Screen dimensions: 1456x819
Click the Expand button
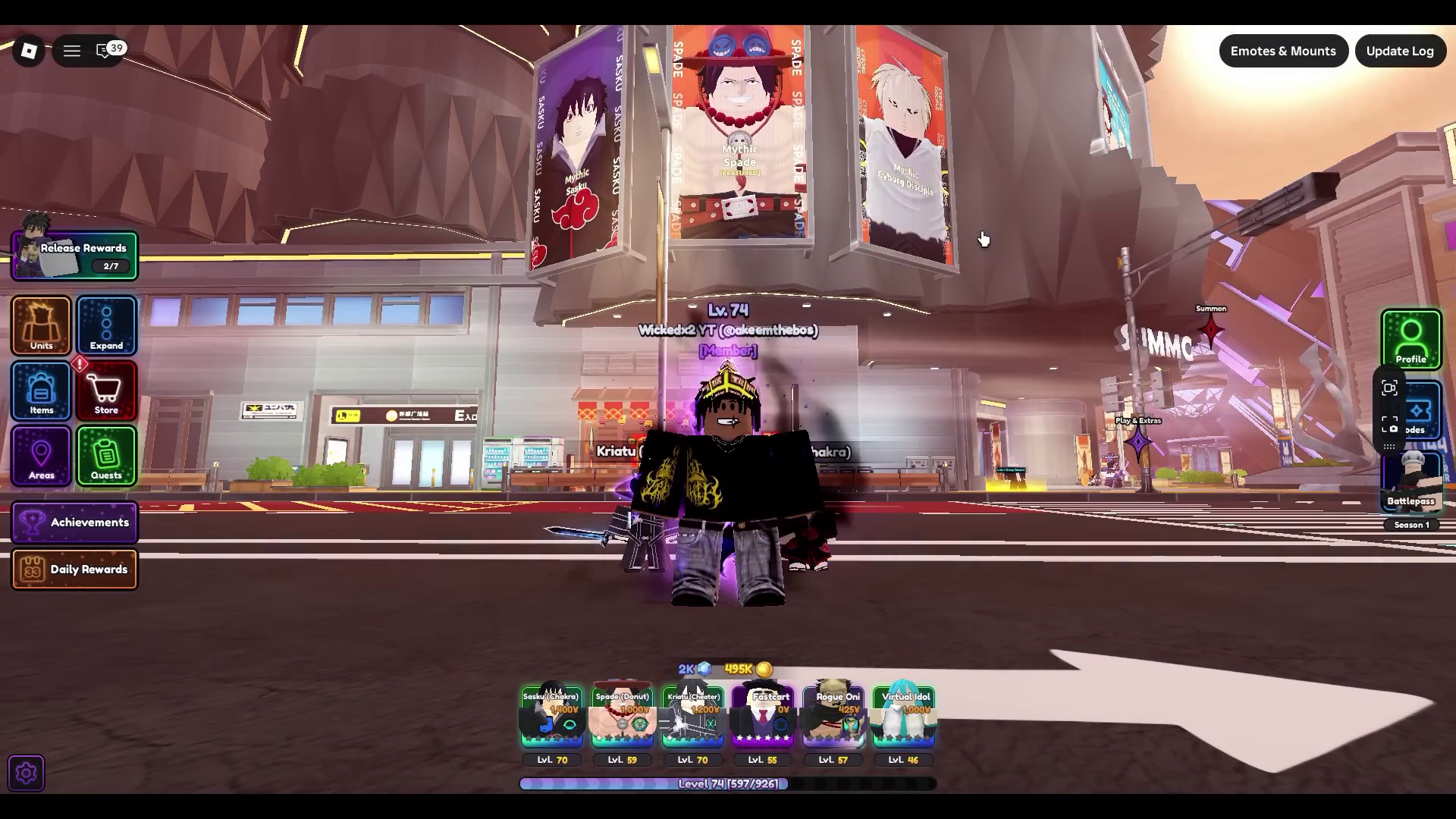pos(106,326)
